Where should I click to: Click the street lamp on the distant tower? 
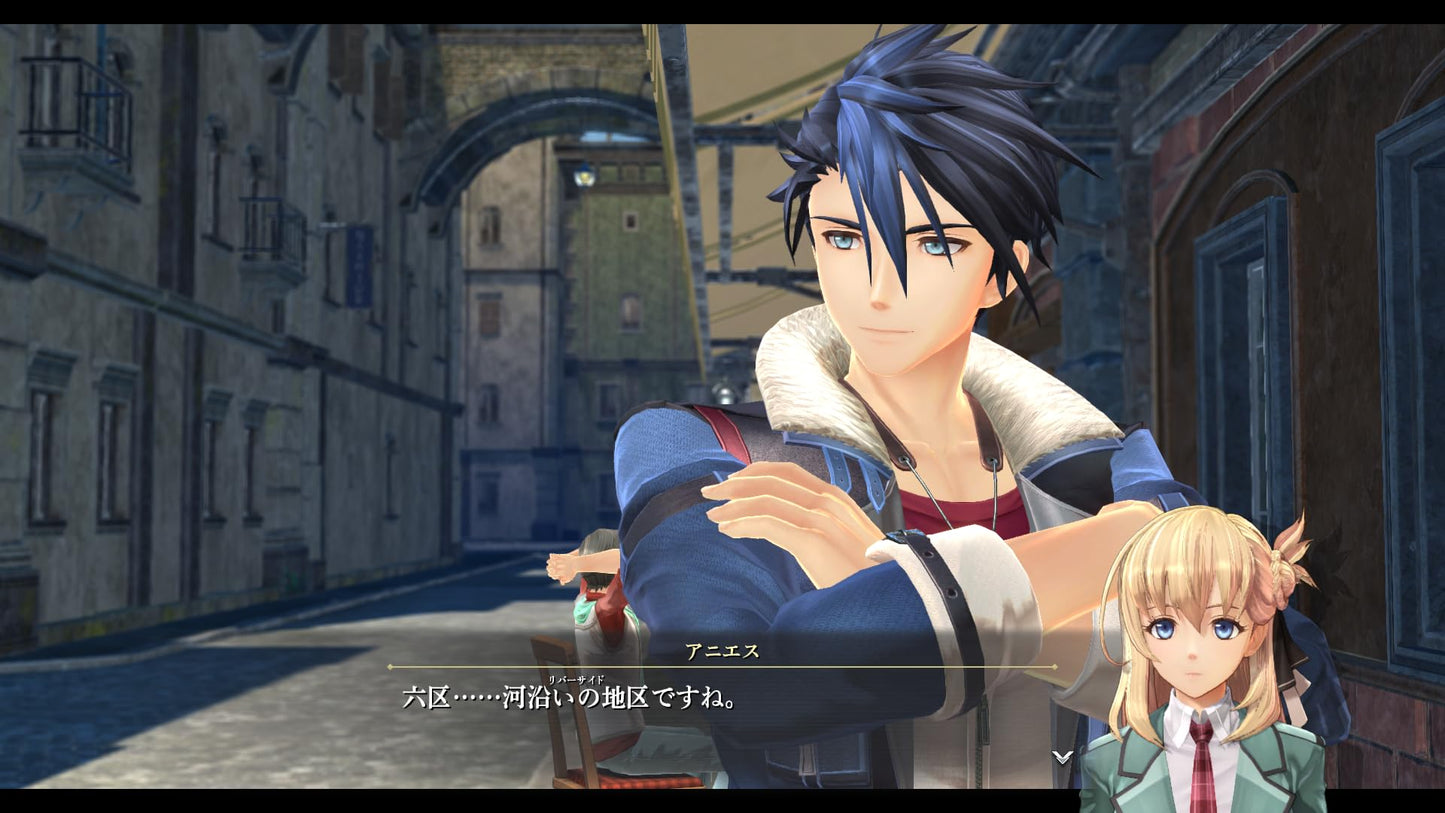584,177
